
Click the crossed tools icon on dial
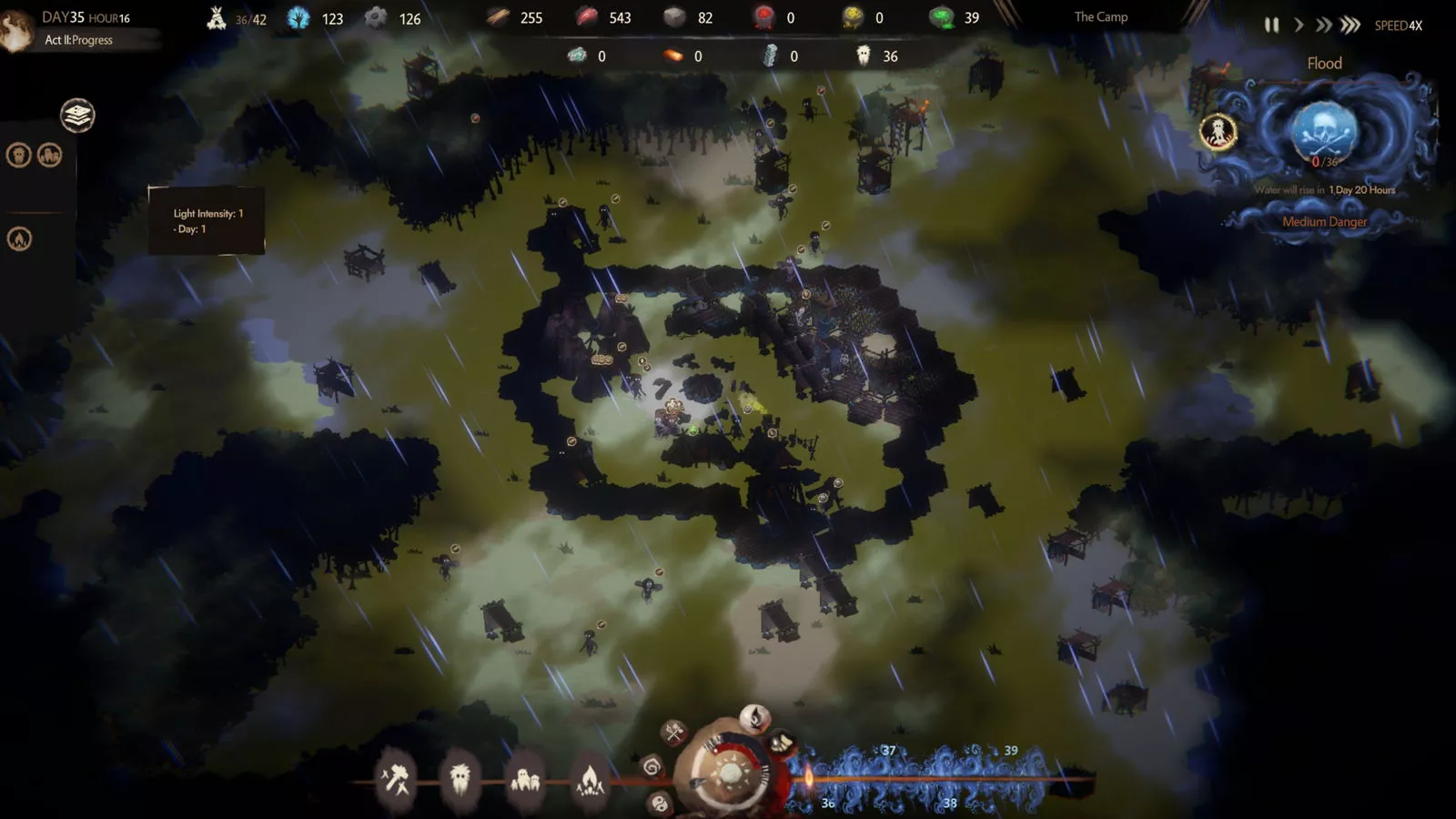[x=674, y=732]
